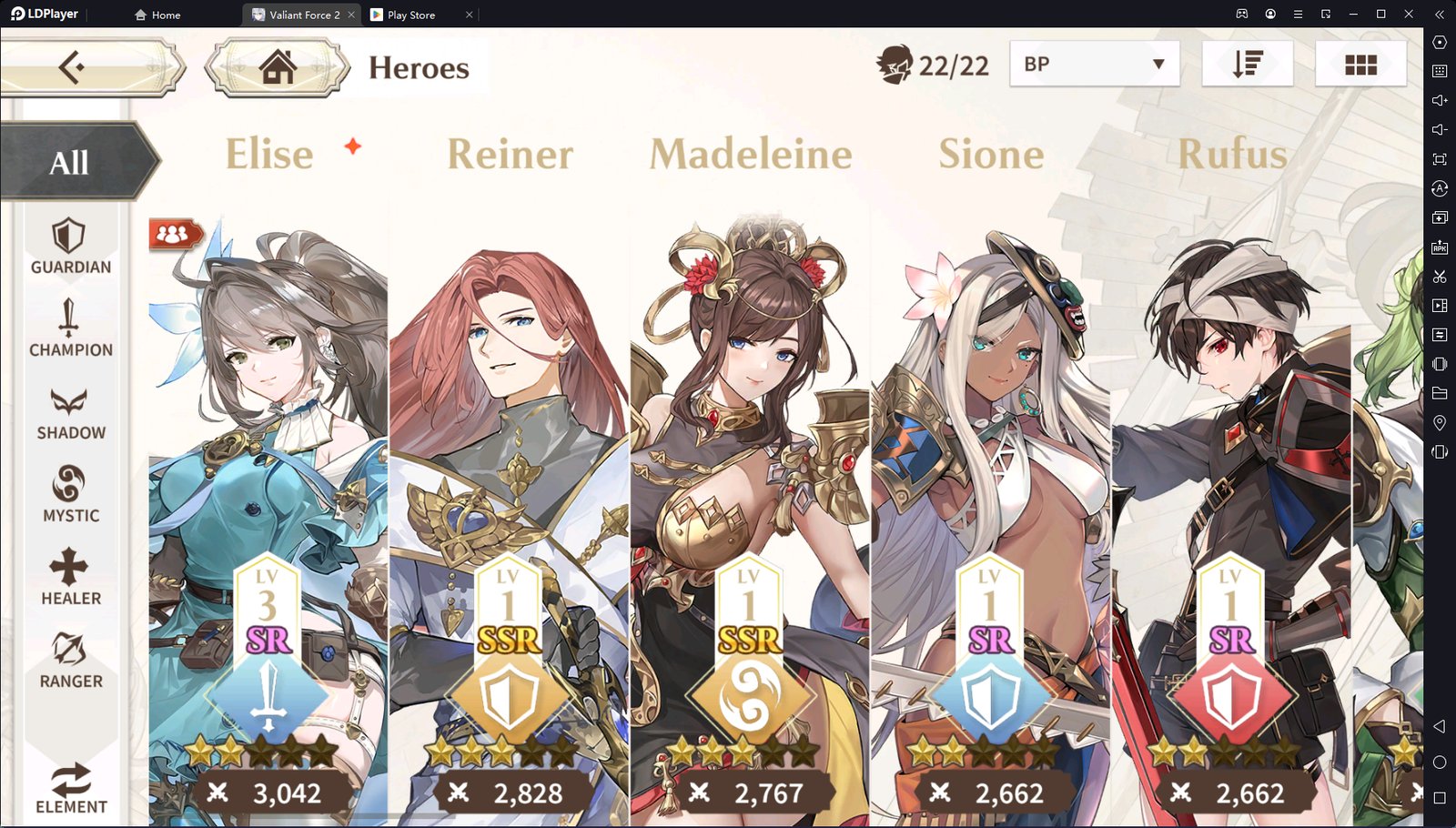
Task: Show only Shadow class heroes
Action: (x=70, y=413)
